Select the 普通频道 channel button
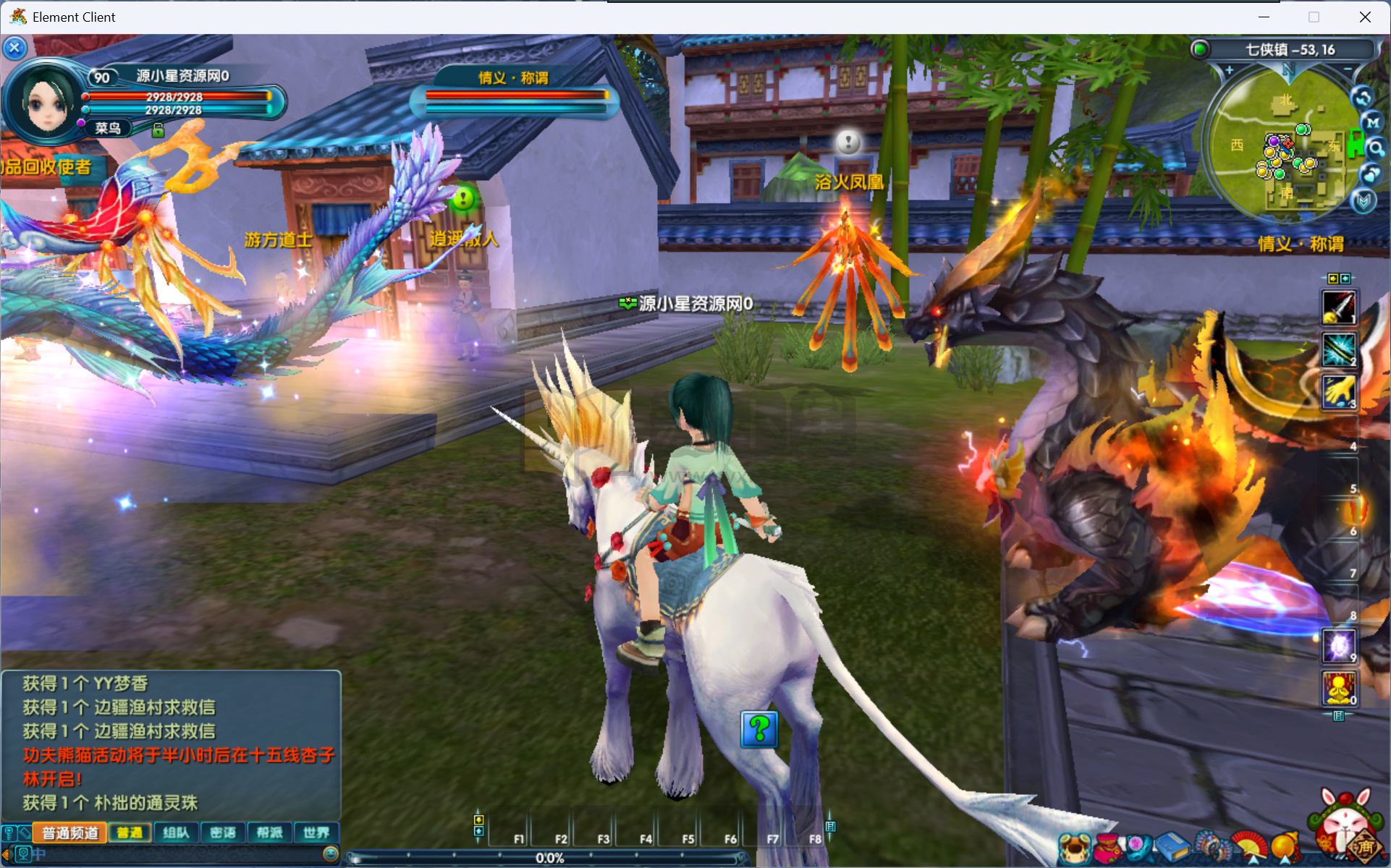This screenshot has height=868, width=1391. 70,833
